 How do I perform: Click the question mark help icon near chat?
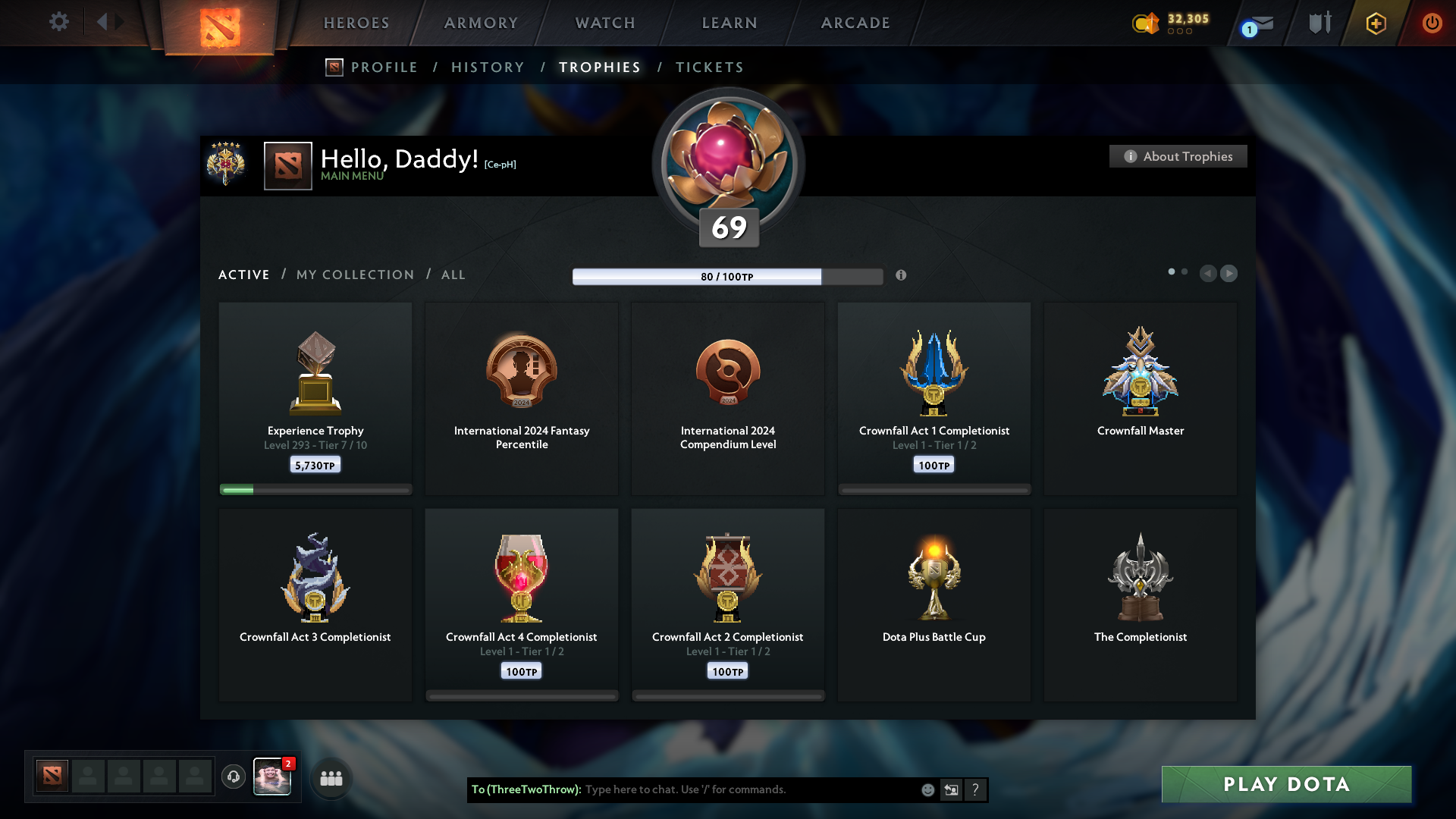click(976, 789)
